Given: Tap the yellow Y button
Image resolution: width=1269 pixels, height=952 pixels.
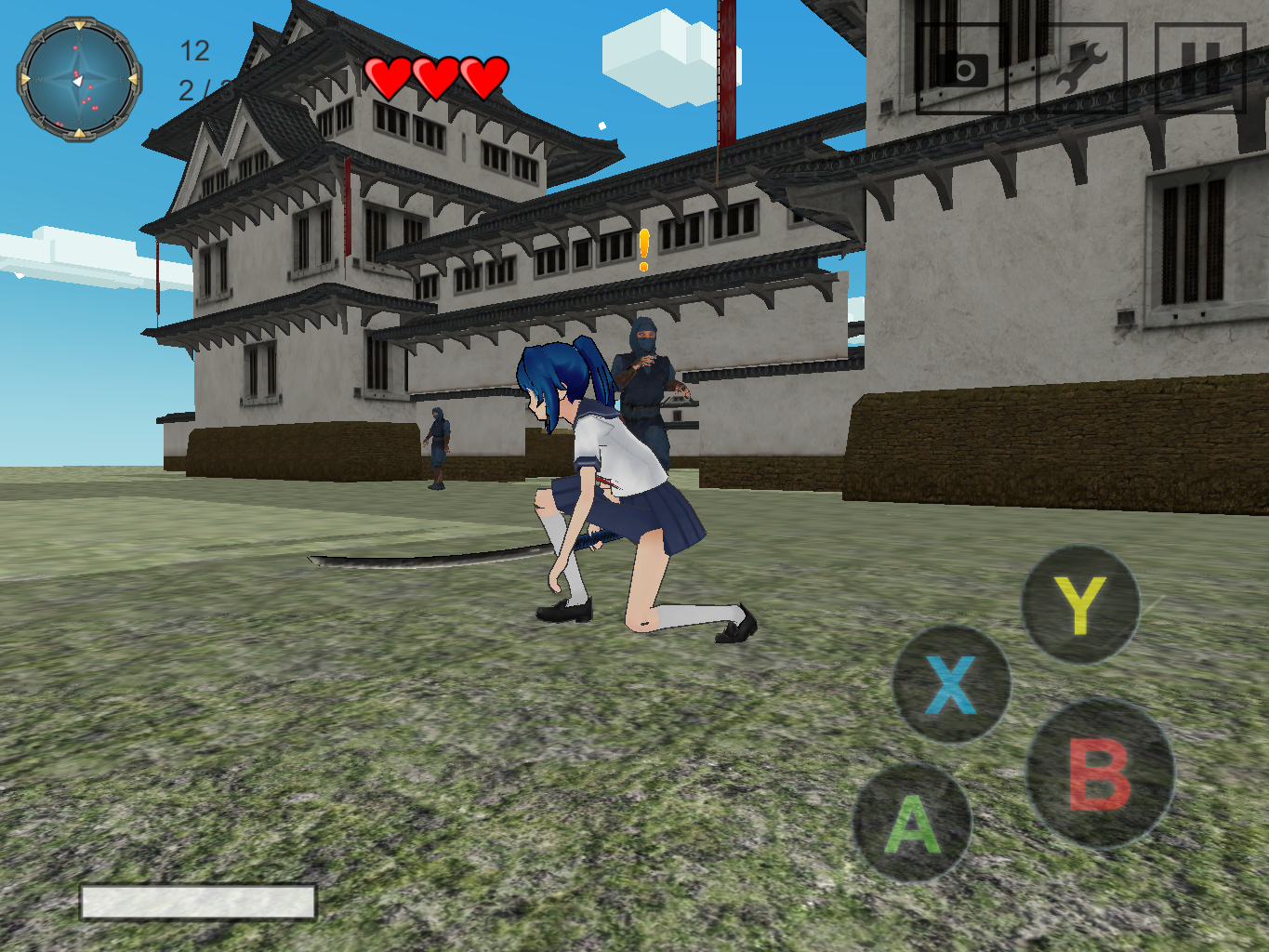Looking at the screenshot, I should pyautogui.click(x=1080, y=604).
